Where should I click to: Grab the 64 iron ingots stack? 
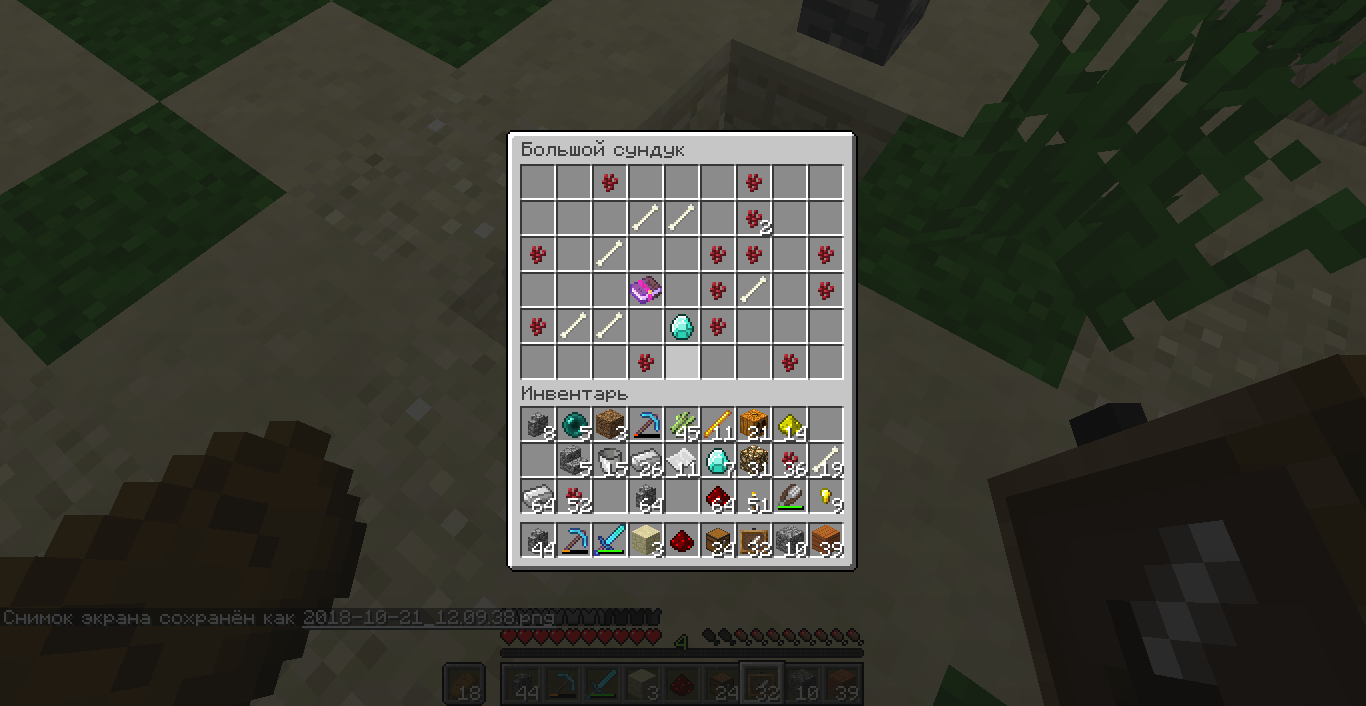[538, 498]
